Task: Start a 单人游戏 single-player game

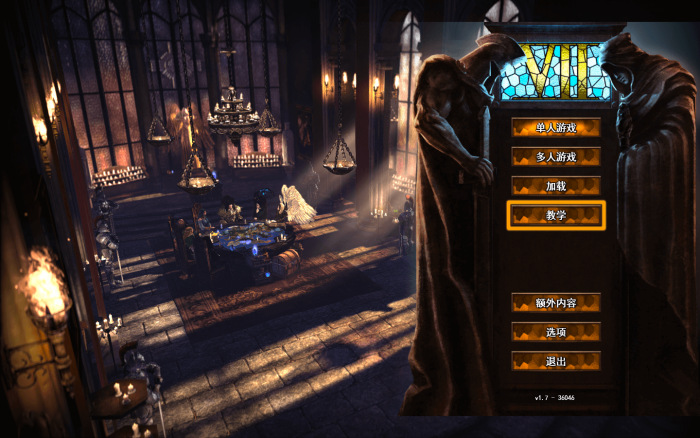Action: (556, 127)
